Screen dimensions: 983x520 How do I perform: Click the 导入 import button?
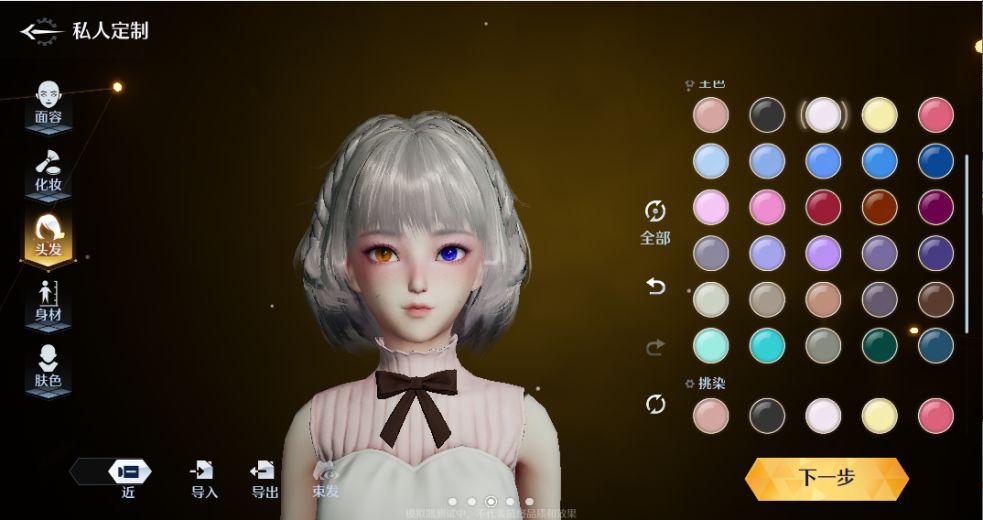(204, 478)
